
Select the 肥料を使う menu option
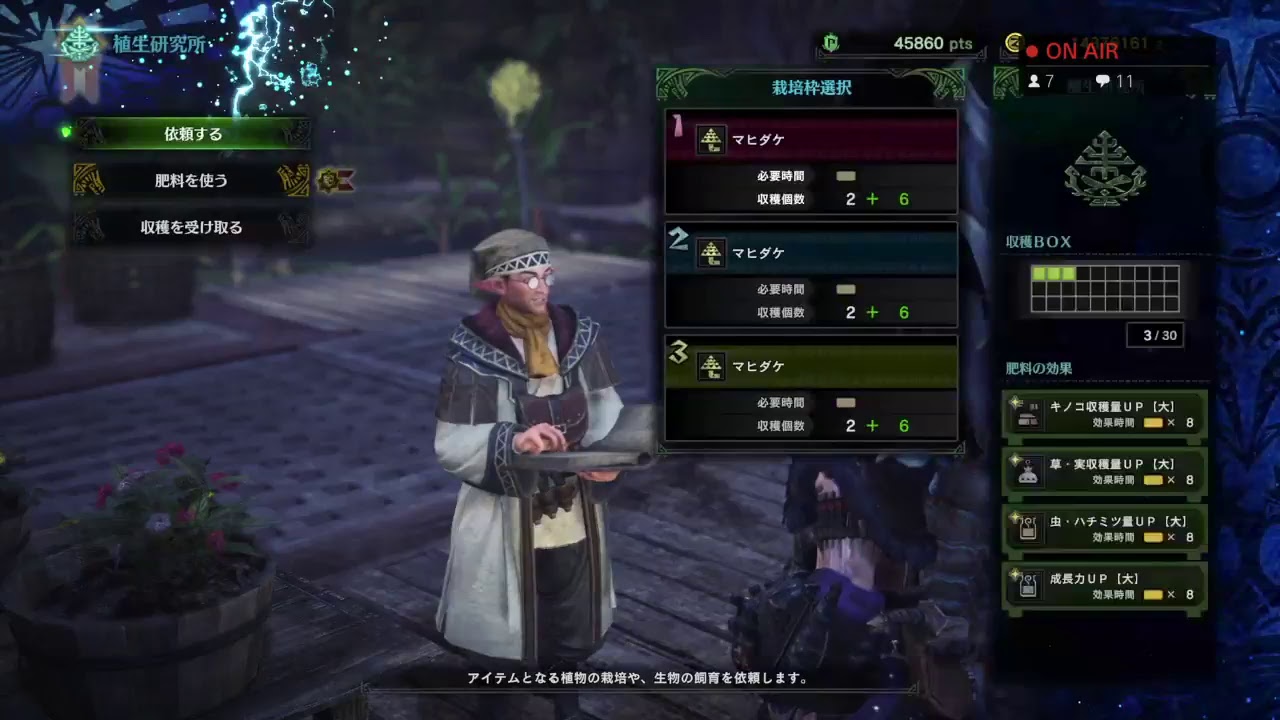click(x=190, y=181)
